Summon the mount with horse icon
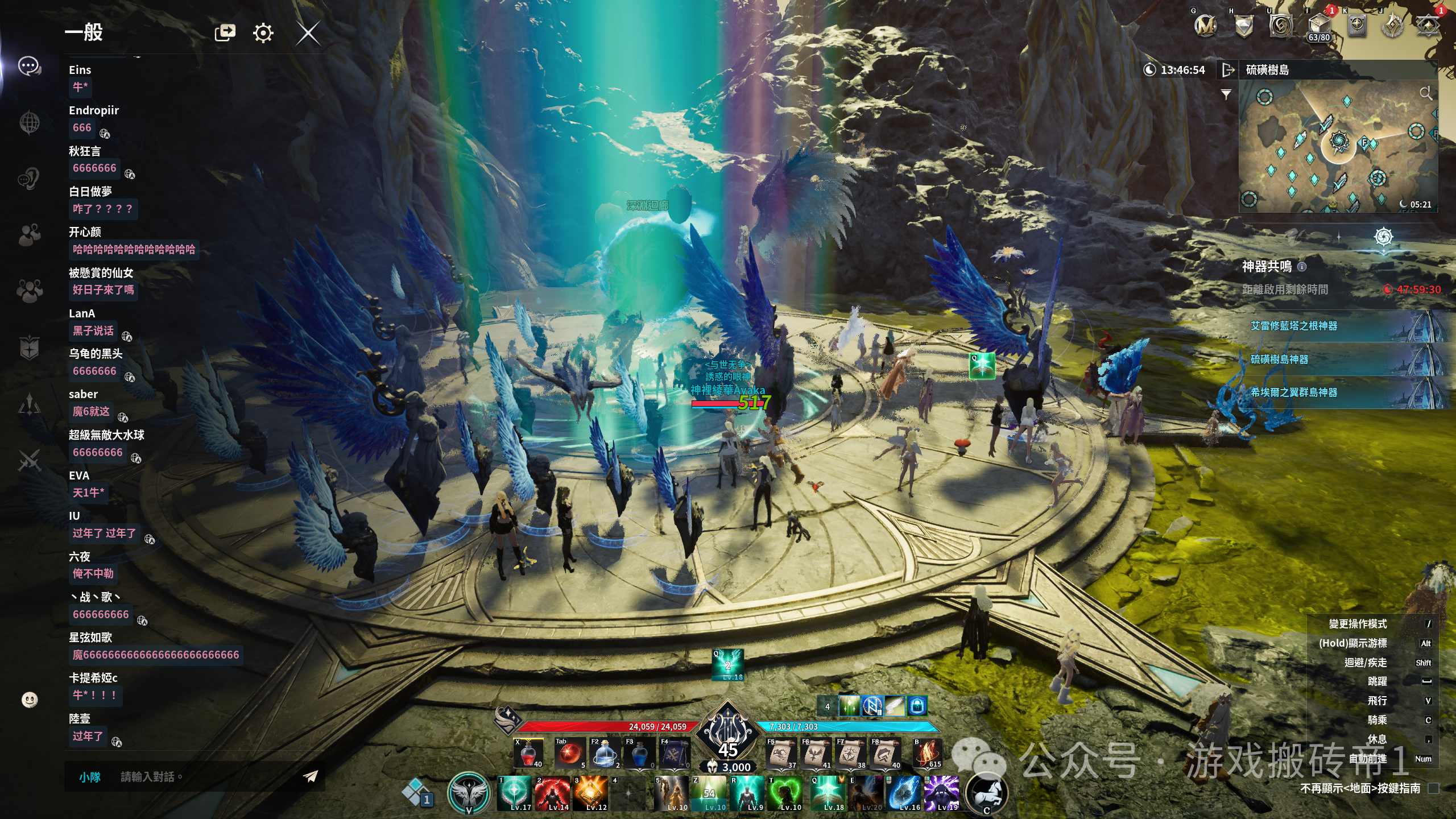 [x=987, y=792]
